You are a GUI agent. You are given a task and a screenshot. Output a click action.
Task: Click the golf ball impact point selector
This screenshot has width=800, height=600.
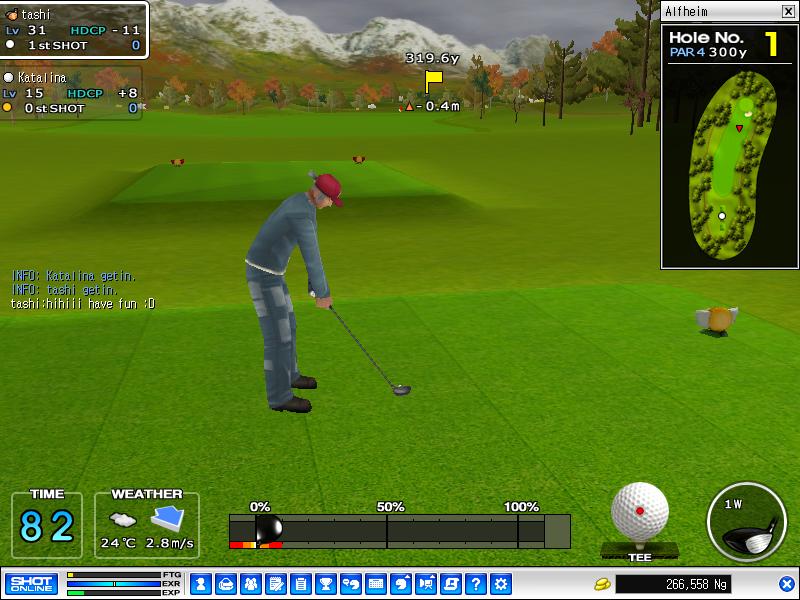(x=640, y=510)
